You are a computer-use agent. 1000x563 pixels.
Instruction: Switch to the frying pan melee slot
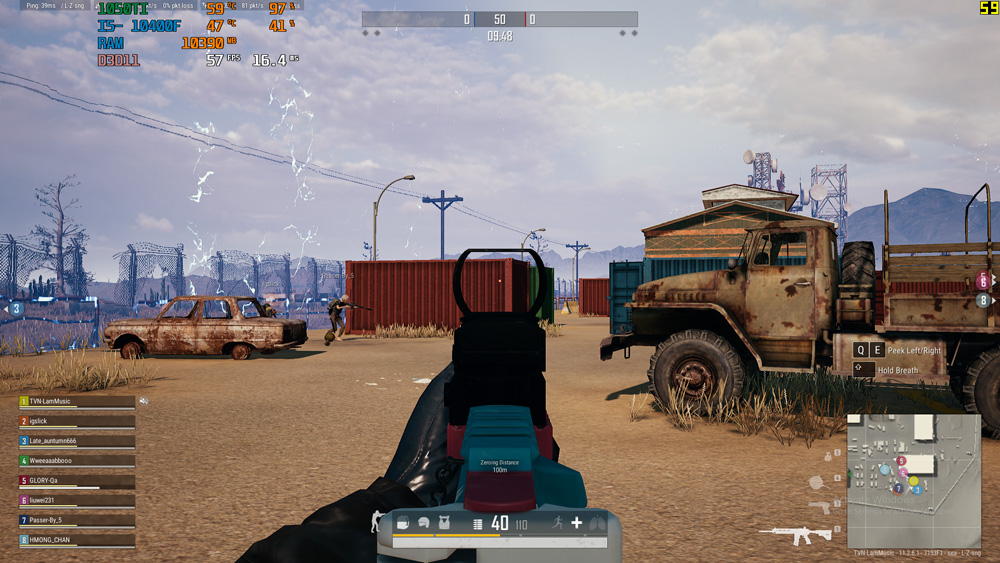[x=818, y=481]
